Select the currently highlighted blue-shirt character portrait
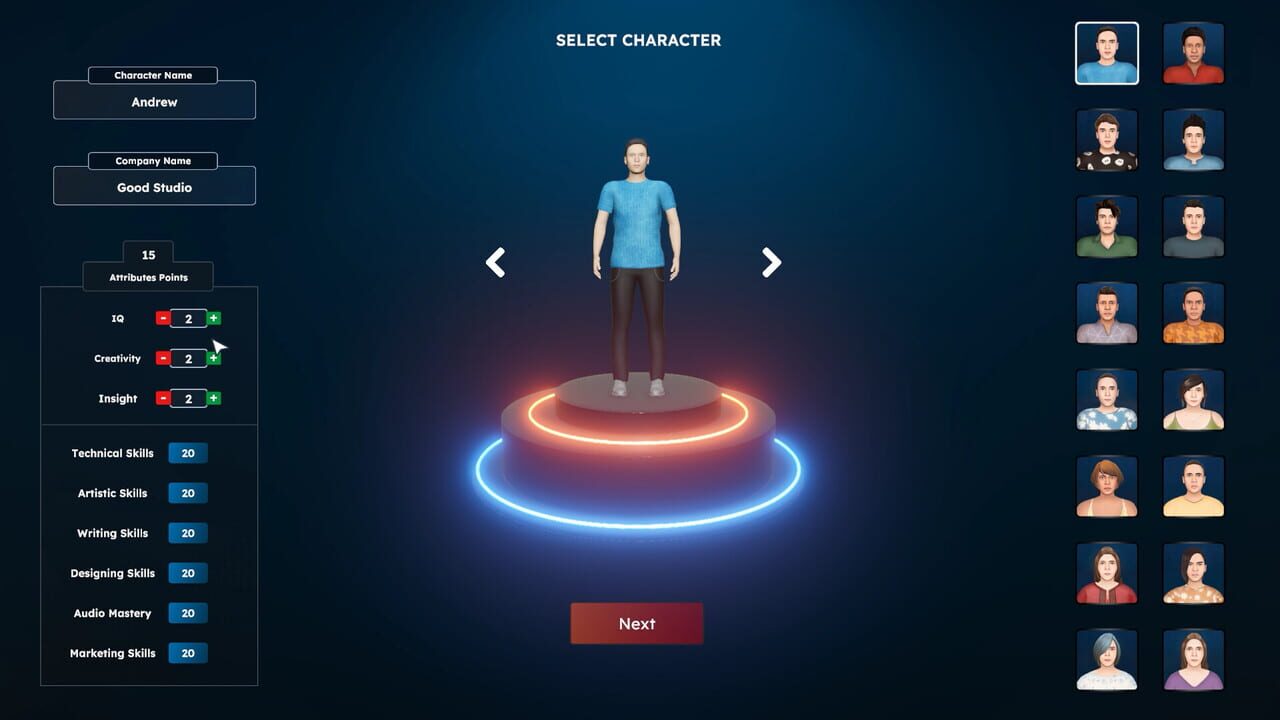 pyautogui.click(x=1107, y=53)
